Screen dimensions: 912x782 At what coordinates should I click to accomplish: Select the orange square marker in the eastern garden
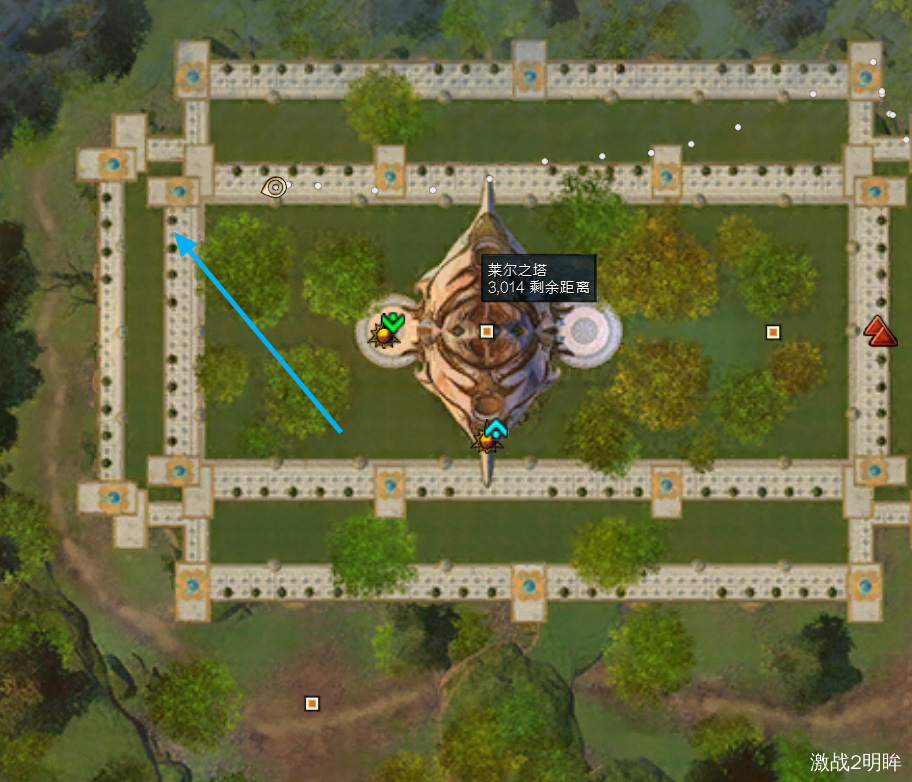click(772, 332)
